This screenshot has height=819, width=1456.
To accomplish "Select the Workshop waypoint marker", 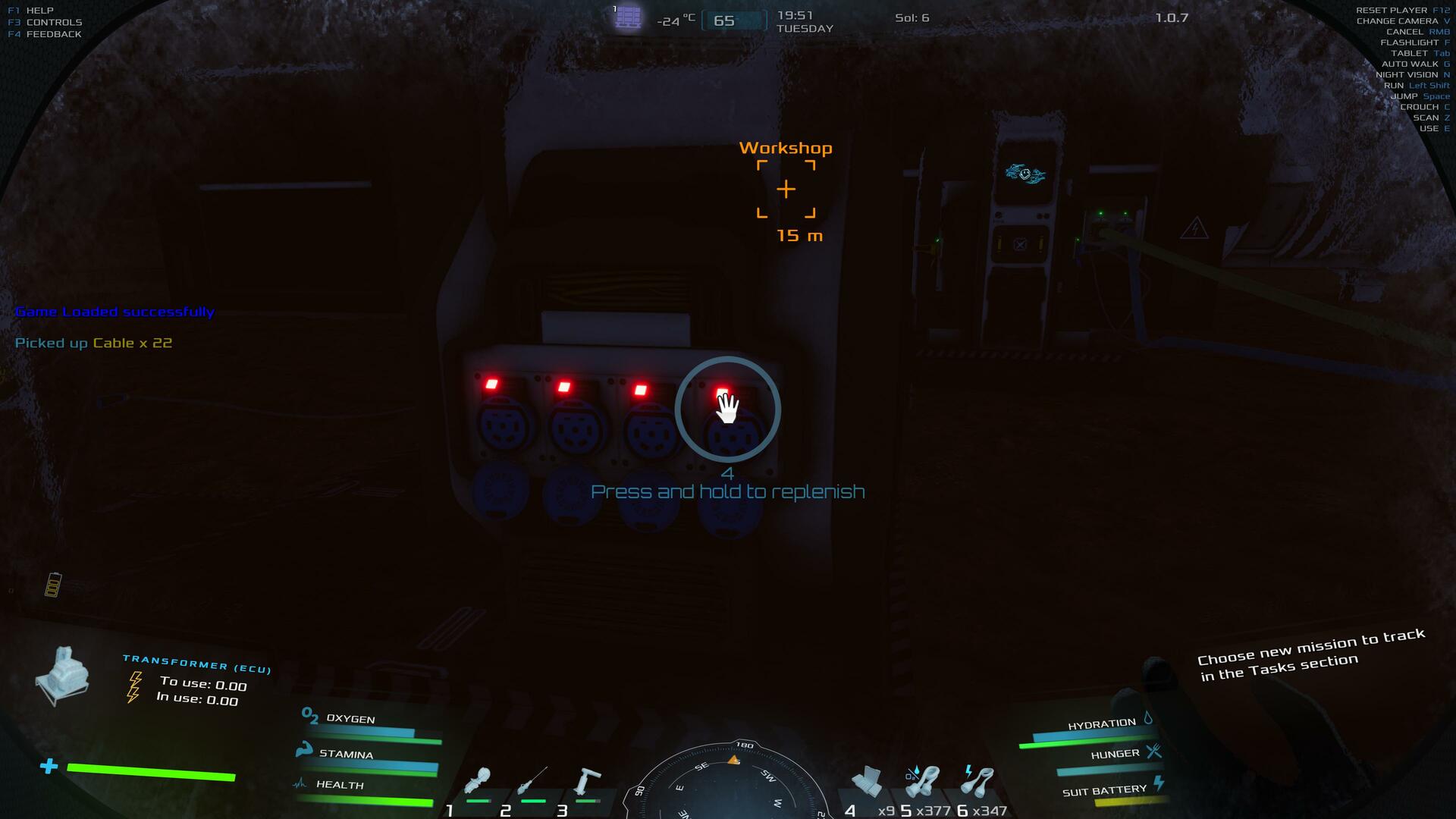I will click(786, 189).
